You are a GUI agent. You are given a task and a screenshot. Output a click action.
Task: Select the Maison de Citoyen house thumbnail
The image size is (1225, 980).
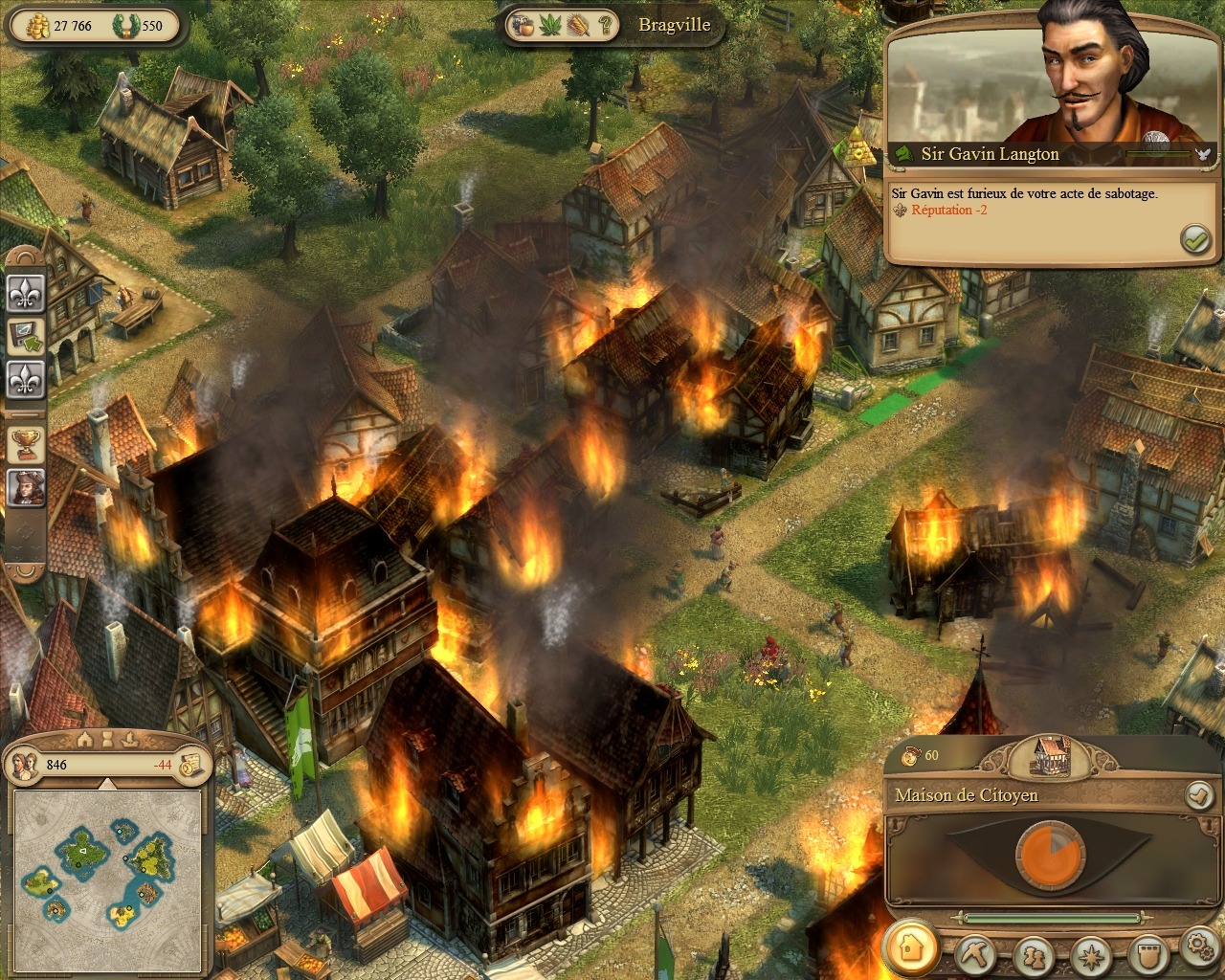tap(1052, 755)
